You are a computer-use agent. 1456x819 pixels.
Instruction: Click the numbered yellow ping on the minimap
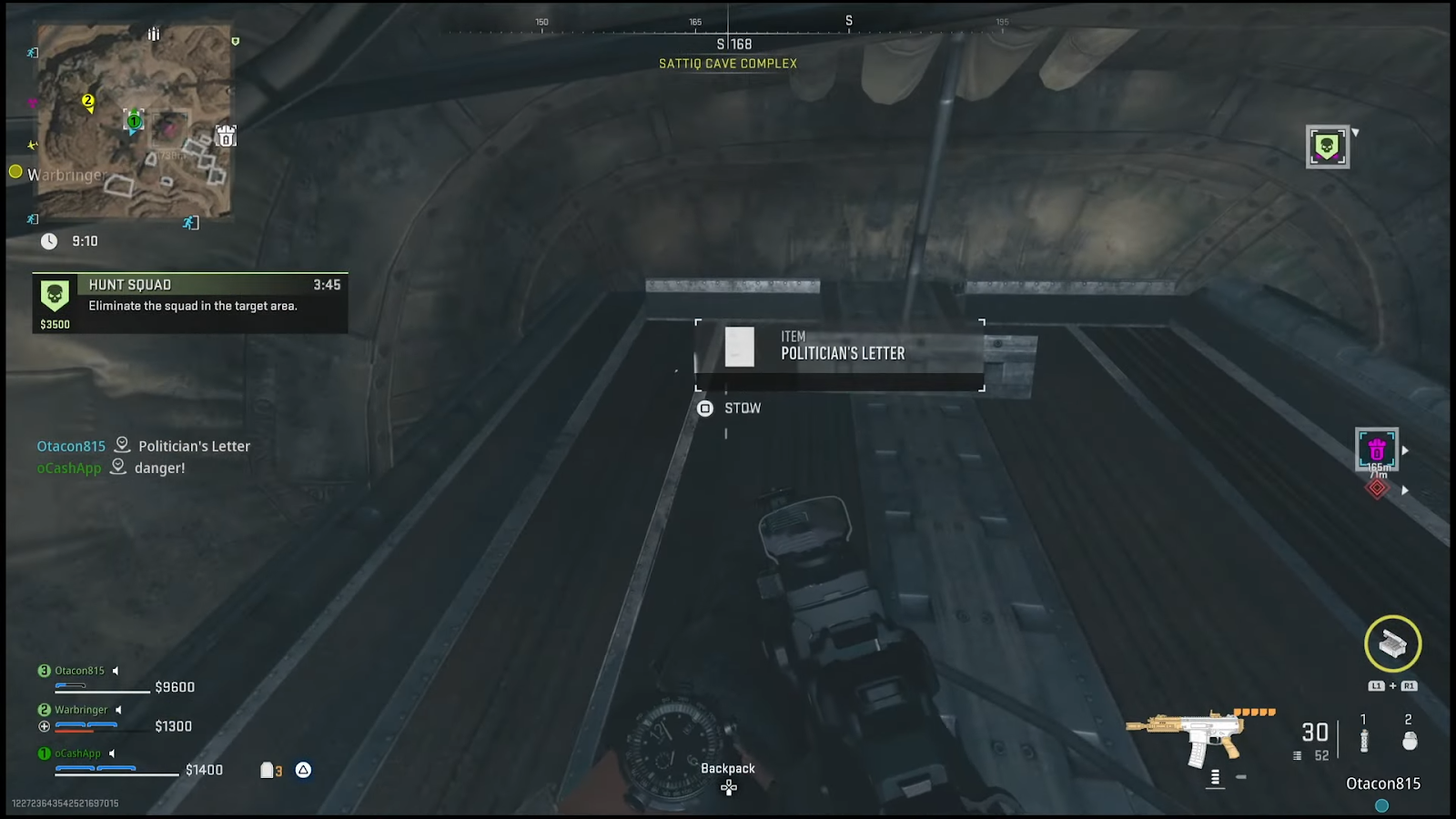pyautogui.click(x=88, y=101)
